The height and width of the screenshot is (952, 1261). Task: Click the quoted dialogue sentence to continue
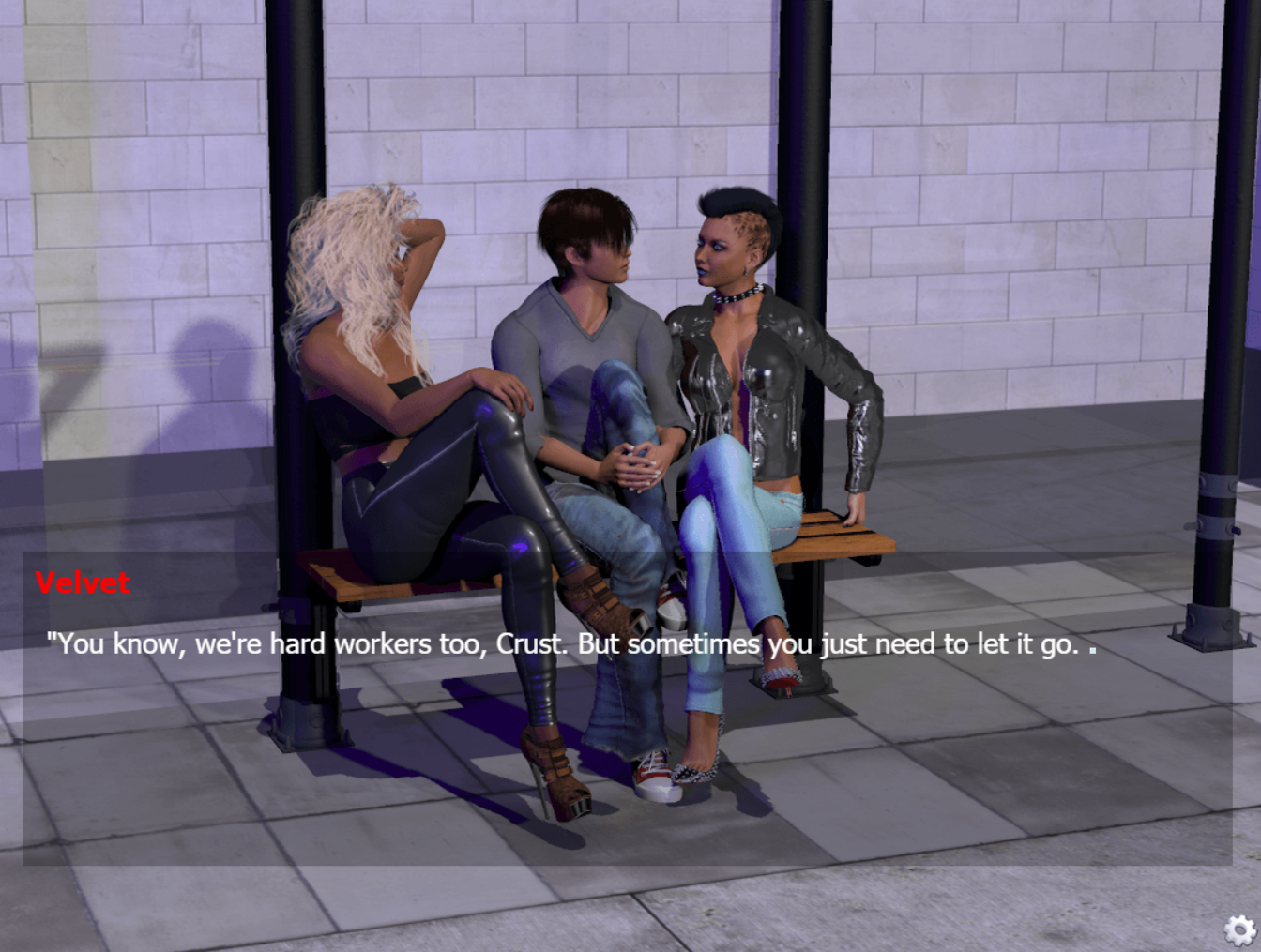[563, 644]
